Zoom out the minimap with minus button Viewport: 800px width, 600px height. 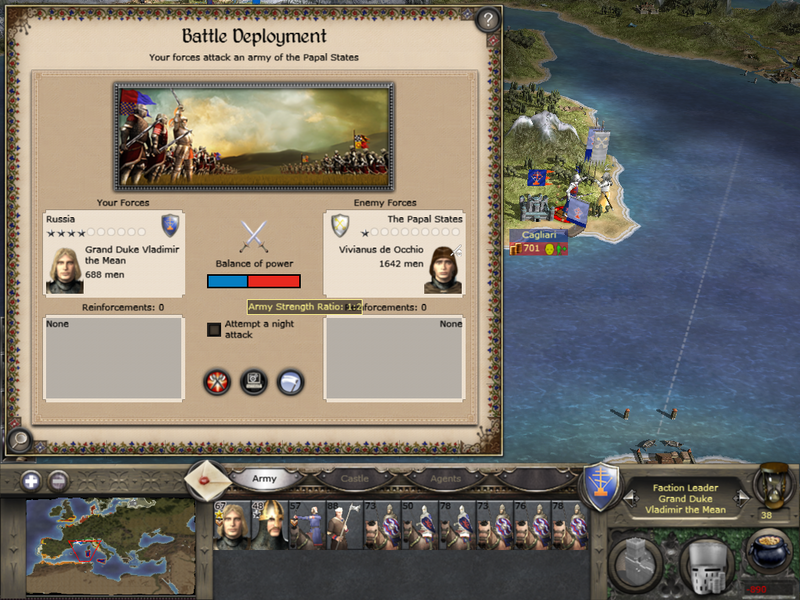pyautogui.click(x=58, y=480)
